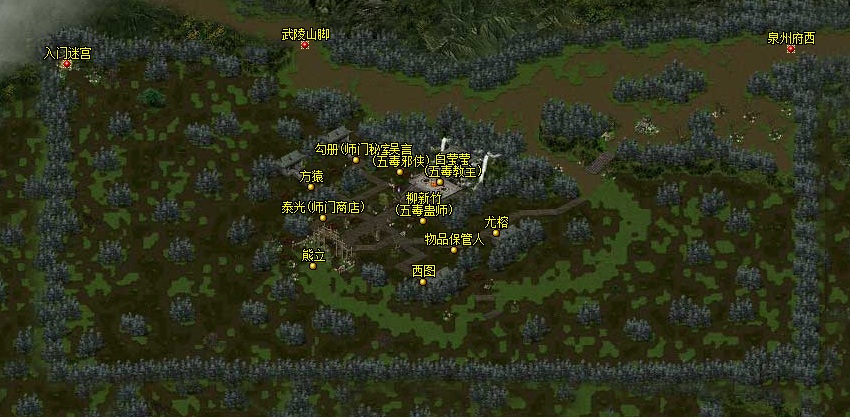Click the 武陵山脚 exit marker
The height and width of the screenshot is (417, 850).
tap(305, 45)
